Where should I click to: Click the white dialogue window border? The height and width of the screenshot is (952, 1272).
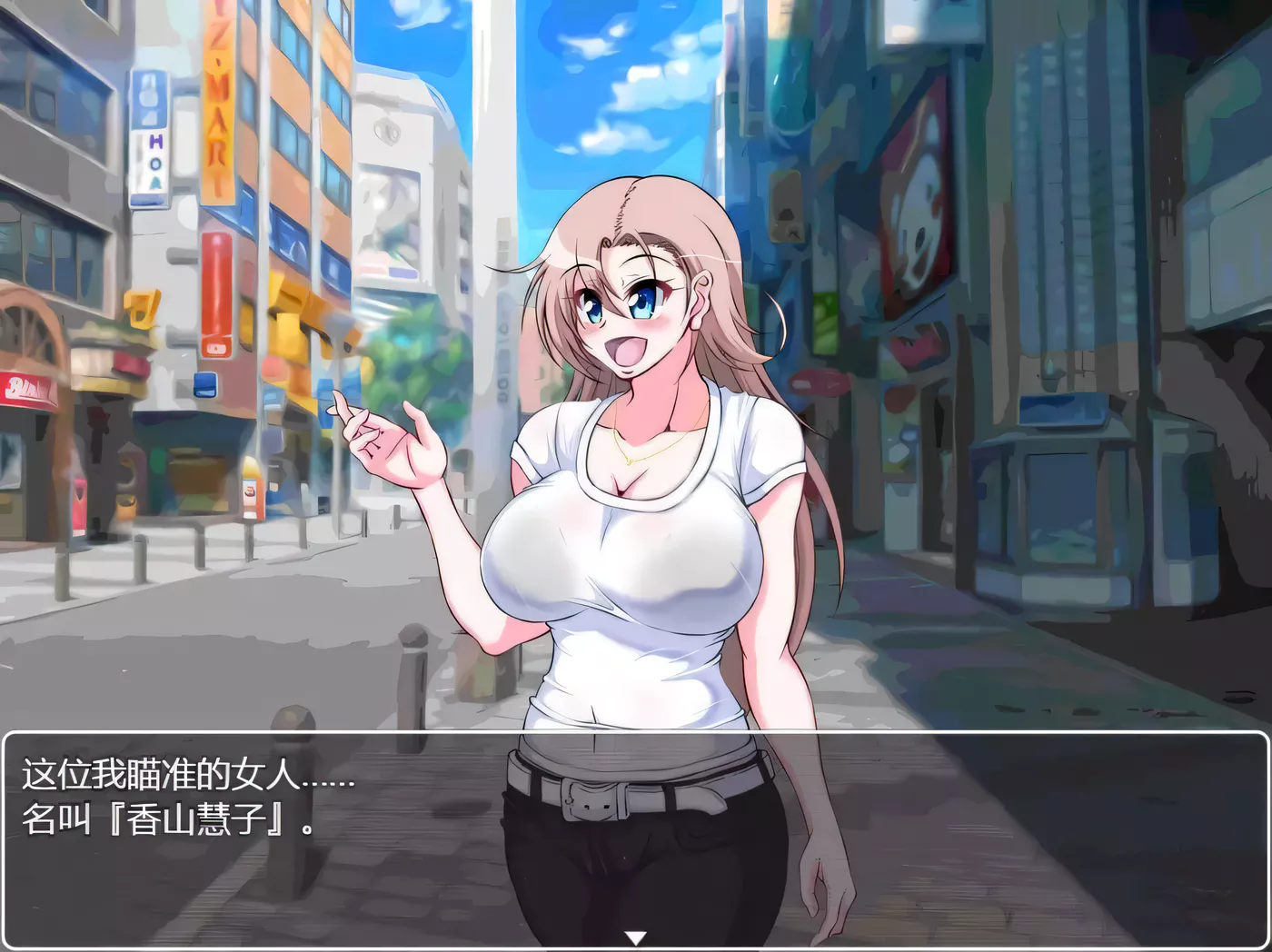636,731
